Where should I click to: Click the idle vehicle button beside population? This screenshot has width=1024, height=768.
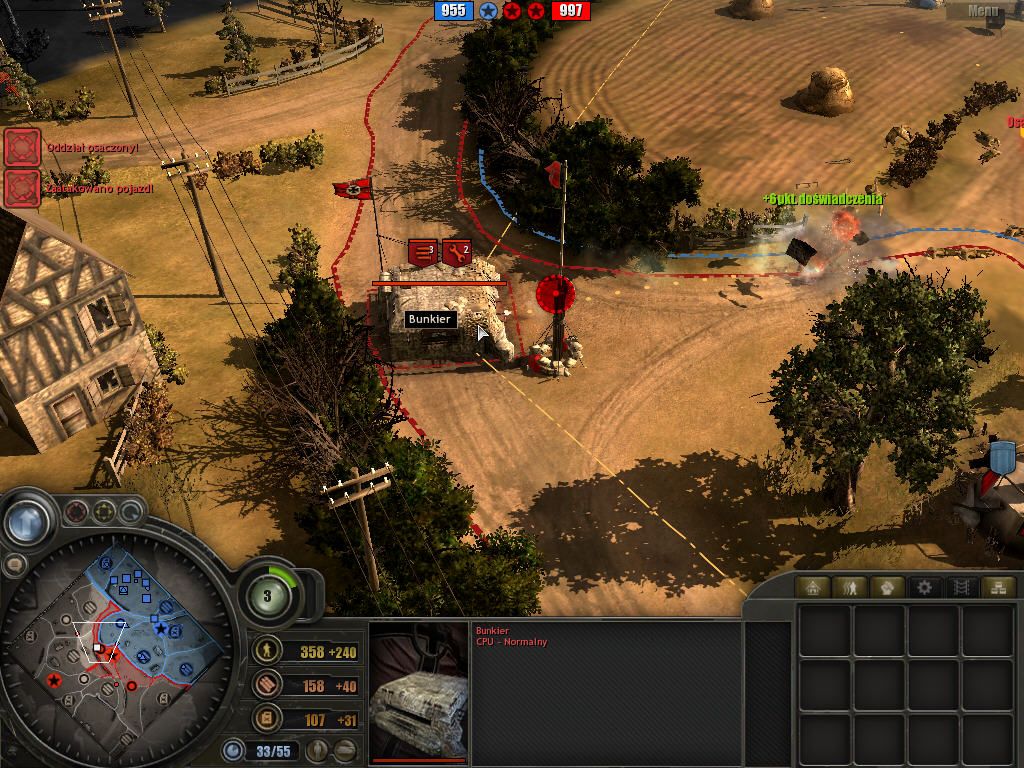click(x=345, y=750)
